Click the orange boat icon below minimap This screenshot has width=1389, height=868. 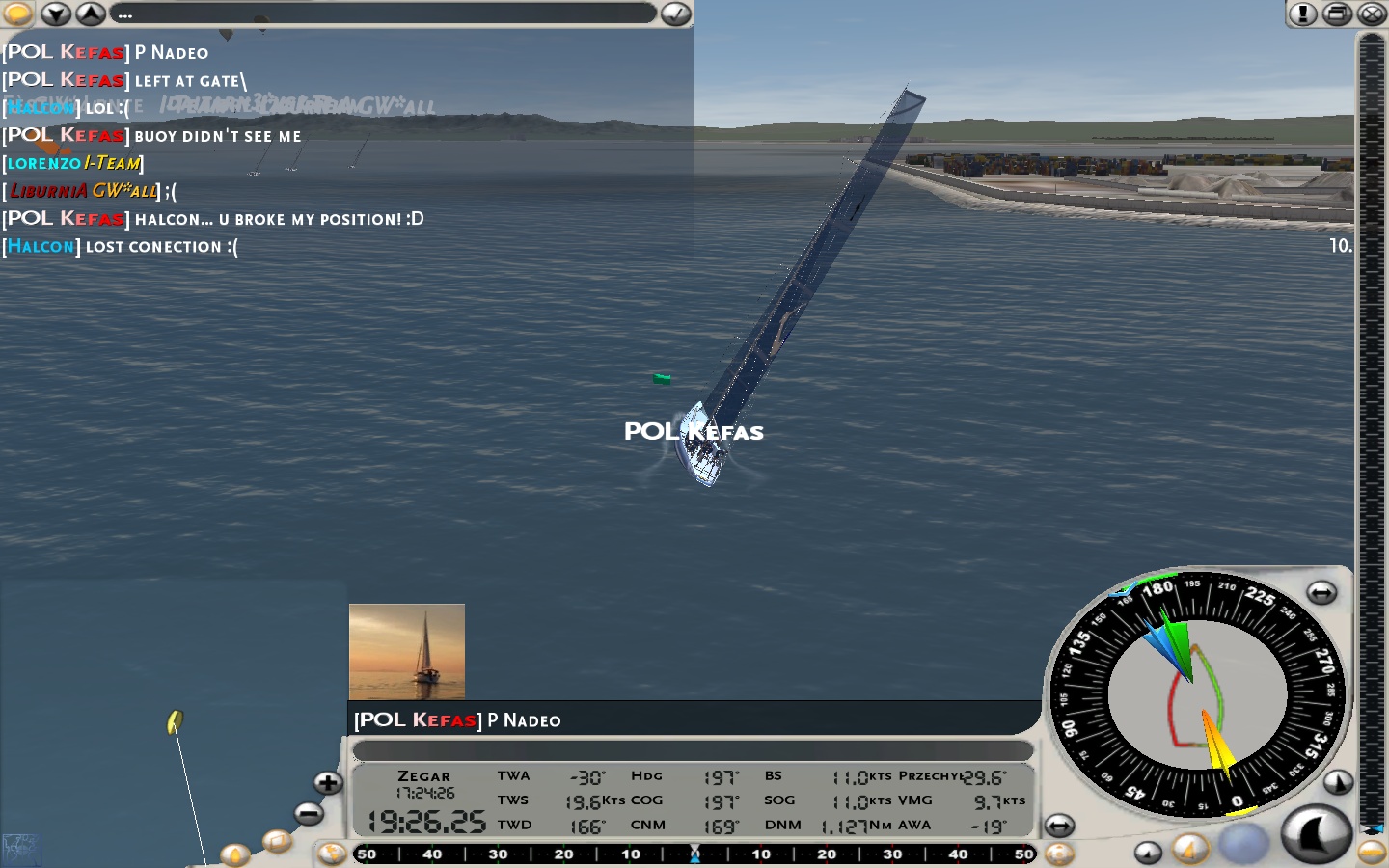[x=234, y=854]
